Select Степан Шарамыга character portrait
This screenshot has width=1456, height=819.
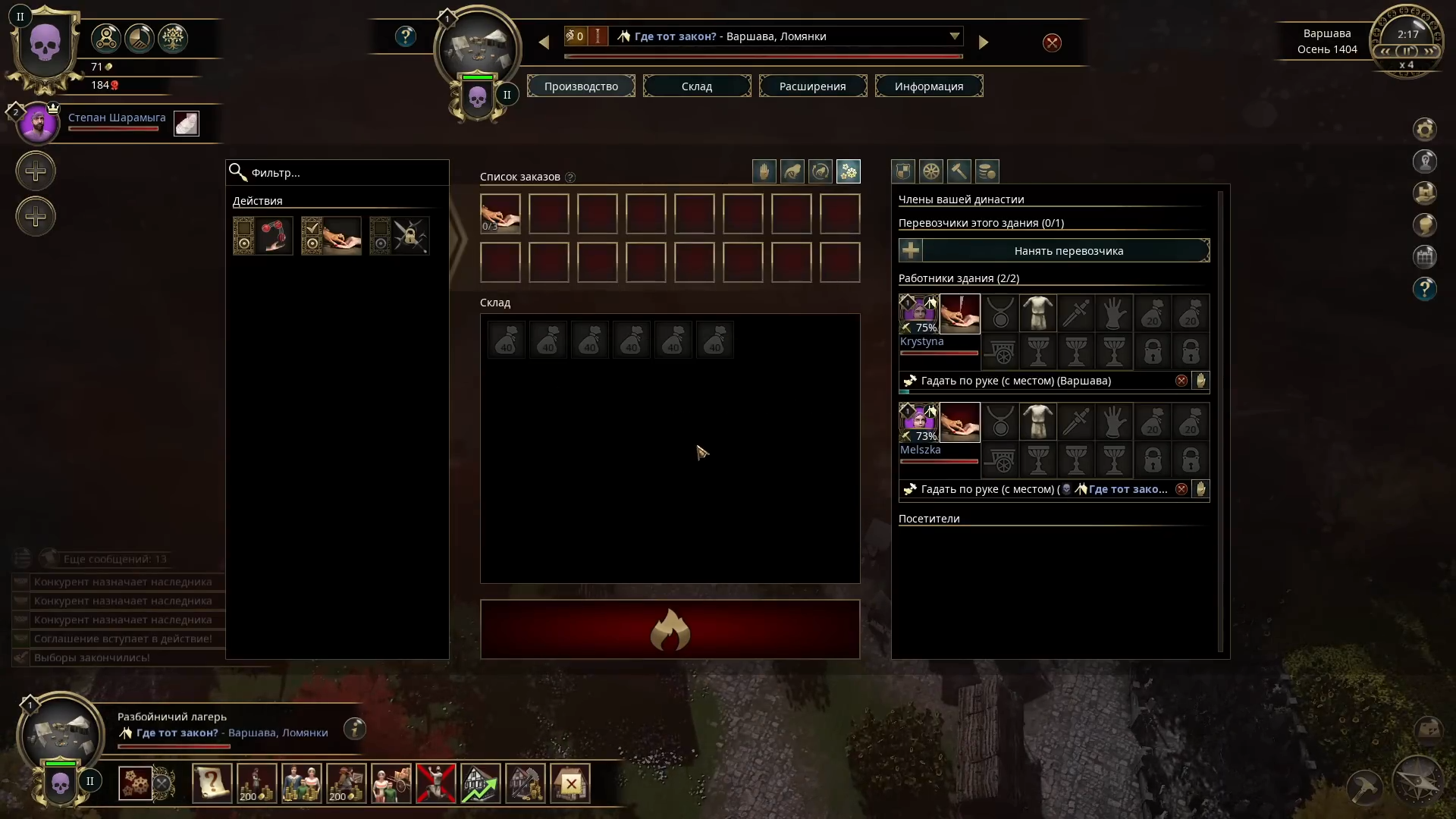pyautogui.click(x=38, y=124)
